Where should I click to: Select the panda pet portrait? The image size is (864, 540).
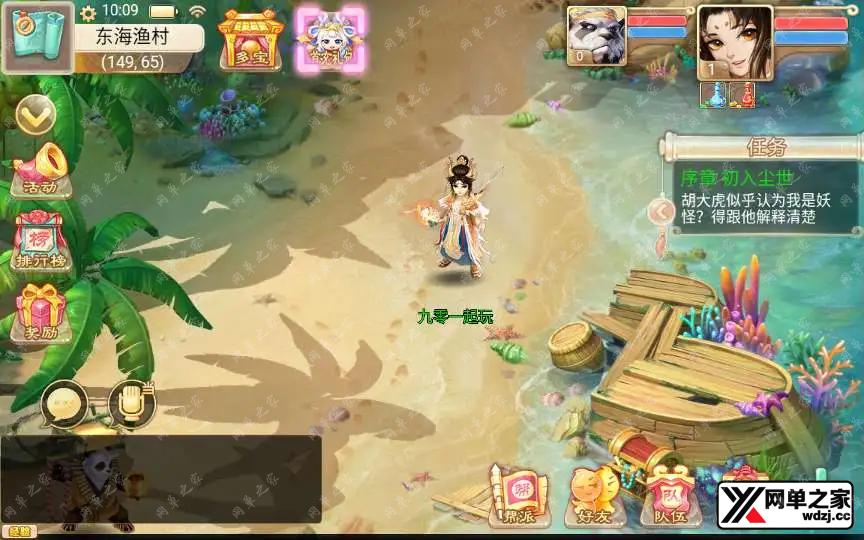pos(596,35)
